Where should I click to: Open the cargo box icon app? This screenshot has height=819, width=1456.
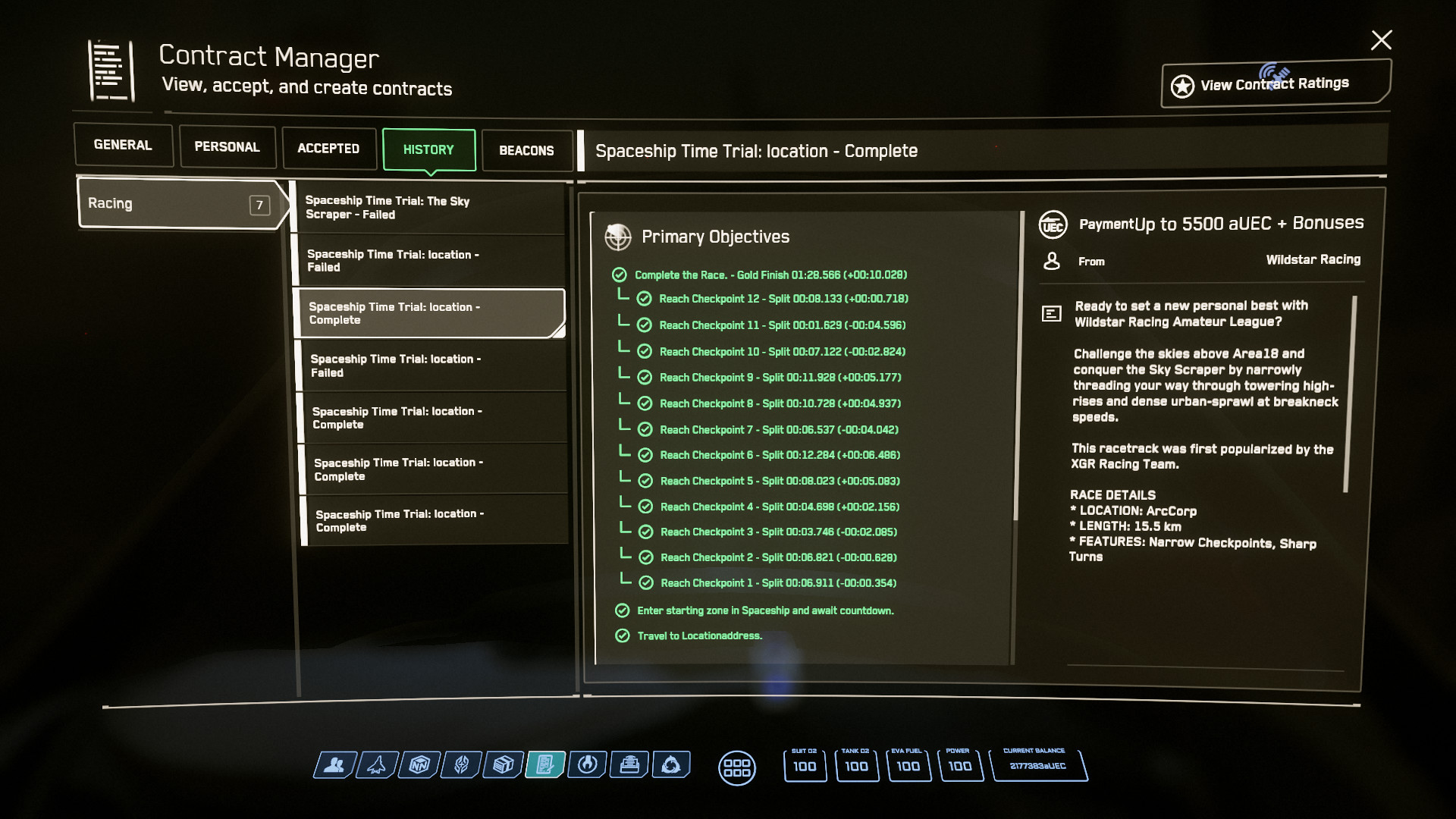[503, 765]
